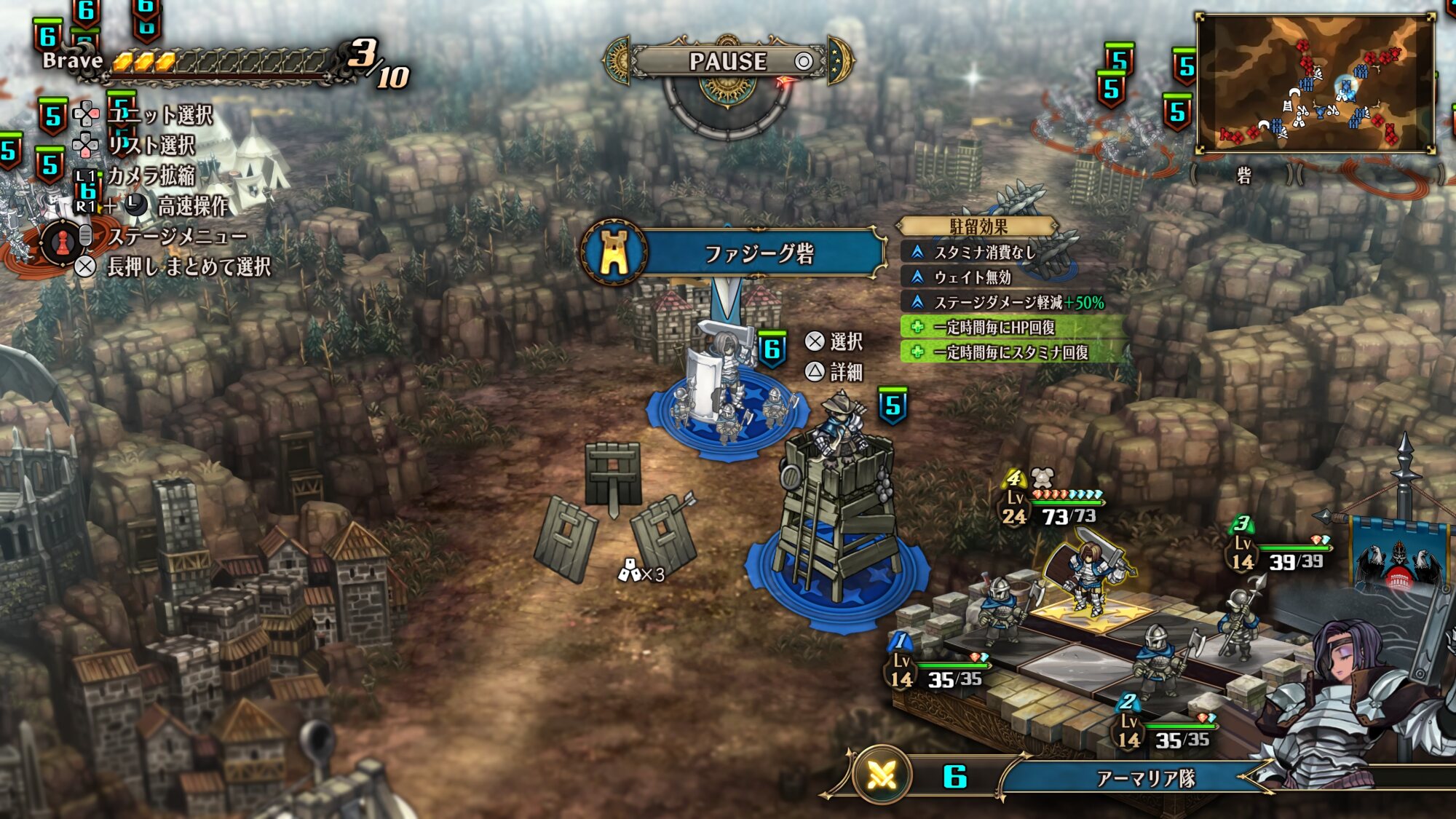The image size is (1456, 819).
Task: Select the ファジーグ砦 fort name banner
Action: click(x=759, y=253)
